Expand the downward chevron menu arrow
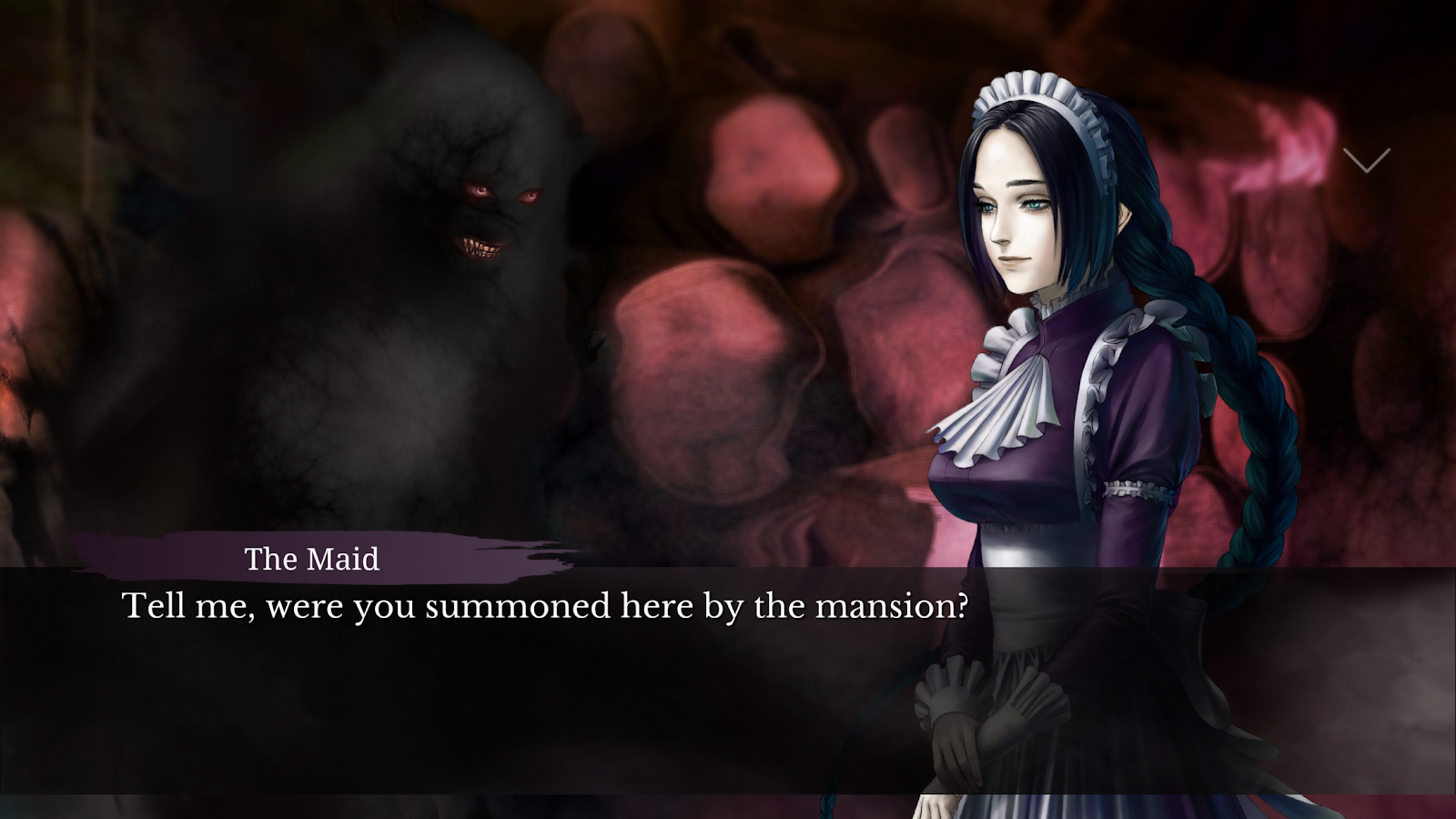Viewport: 1456px width, 819px height. coord(1366,160)
